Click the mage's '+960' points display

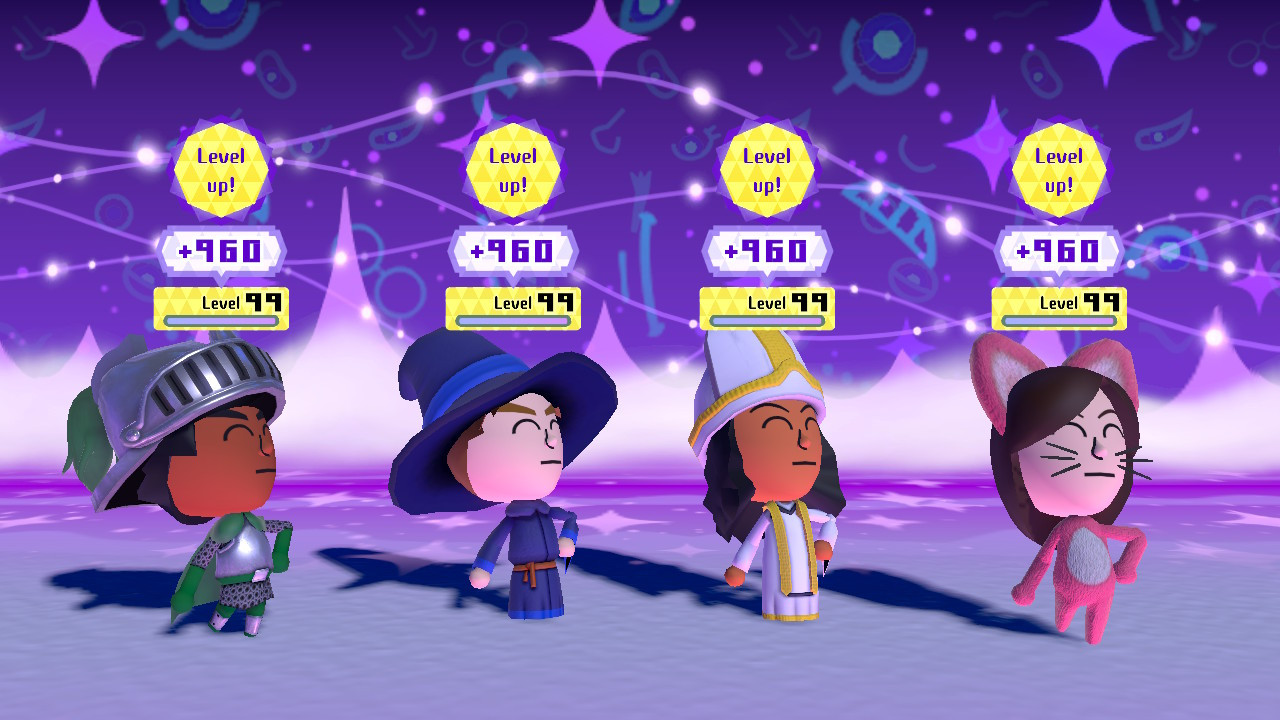513,251
